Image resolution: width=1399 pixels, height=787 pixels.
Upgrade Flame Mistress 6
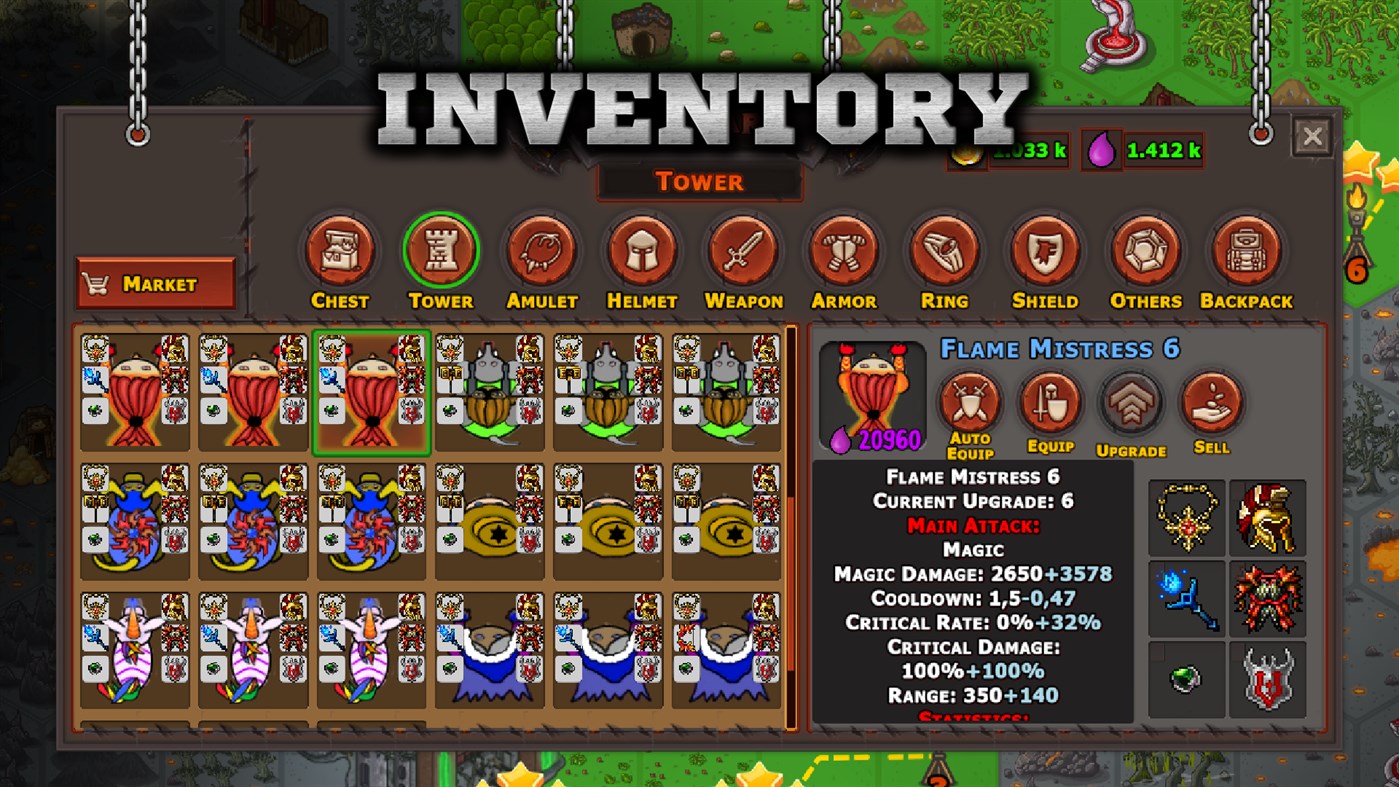tap(1131, 402)
